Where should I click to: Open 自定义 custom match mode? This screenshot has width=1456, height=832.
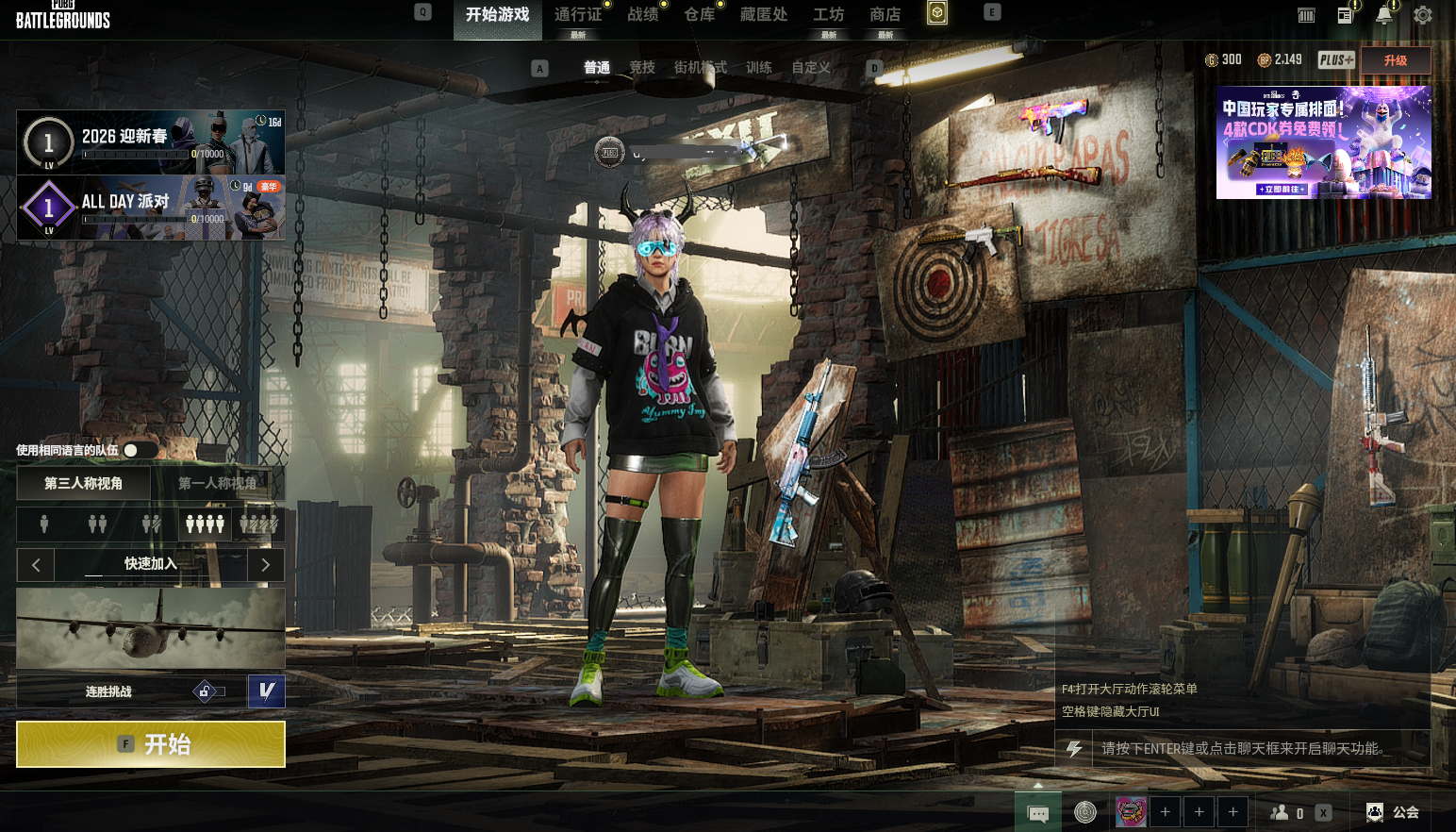click(x=811, y=68)
